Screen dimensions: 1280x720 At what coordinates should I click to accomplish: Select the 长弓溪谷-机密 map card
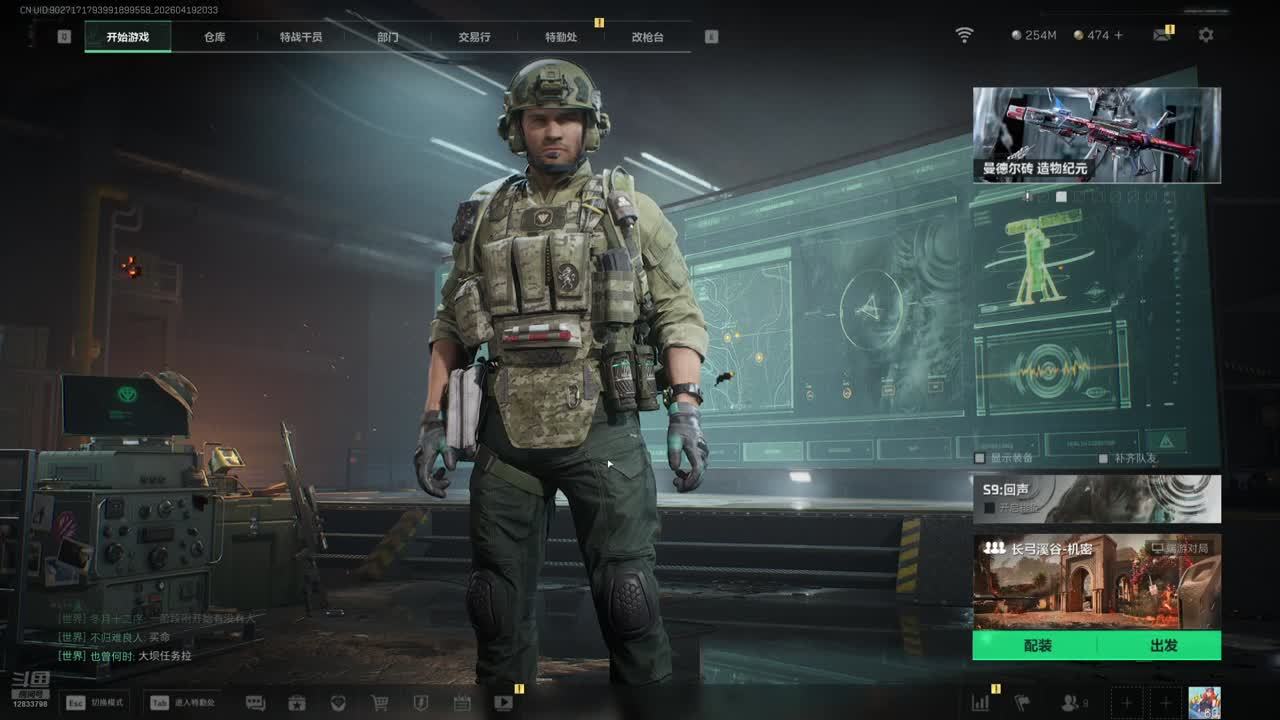1096,581
